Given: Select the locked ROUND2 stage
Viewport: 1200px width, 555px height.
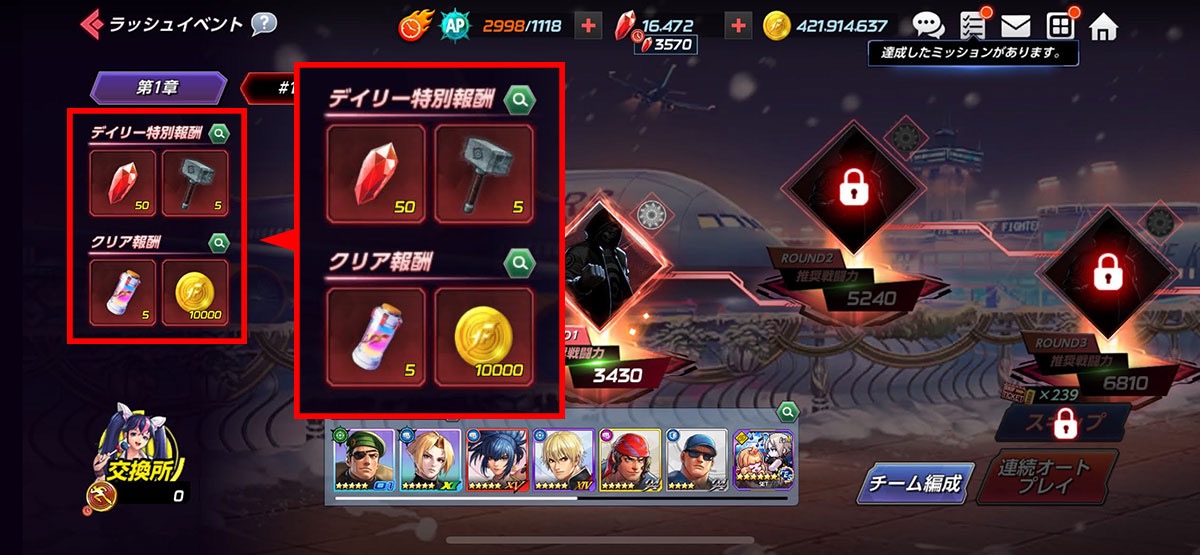Looking at the screenshot, I should 851,186.
